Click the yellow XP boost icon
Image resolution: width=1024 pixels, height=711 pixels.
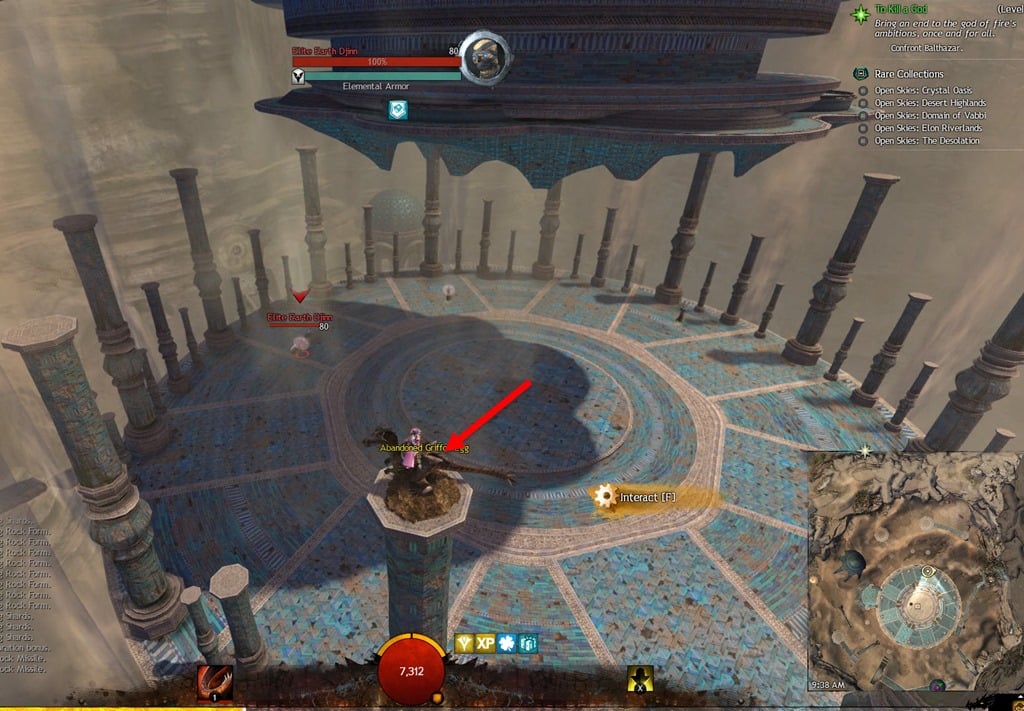tap(486, 643)
